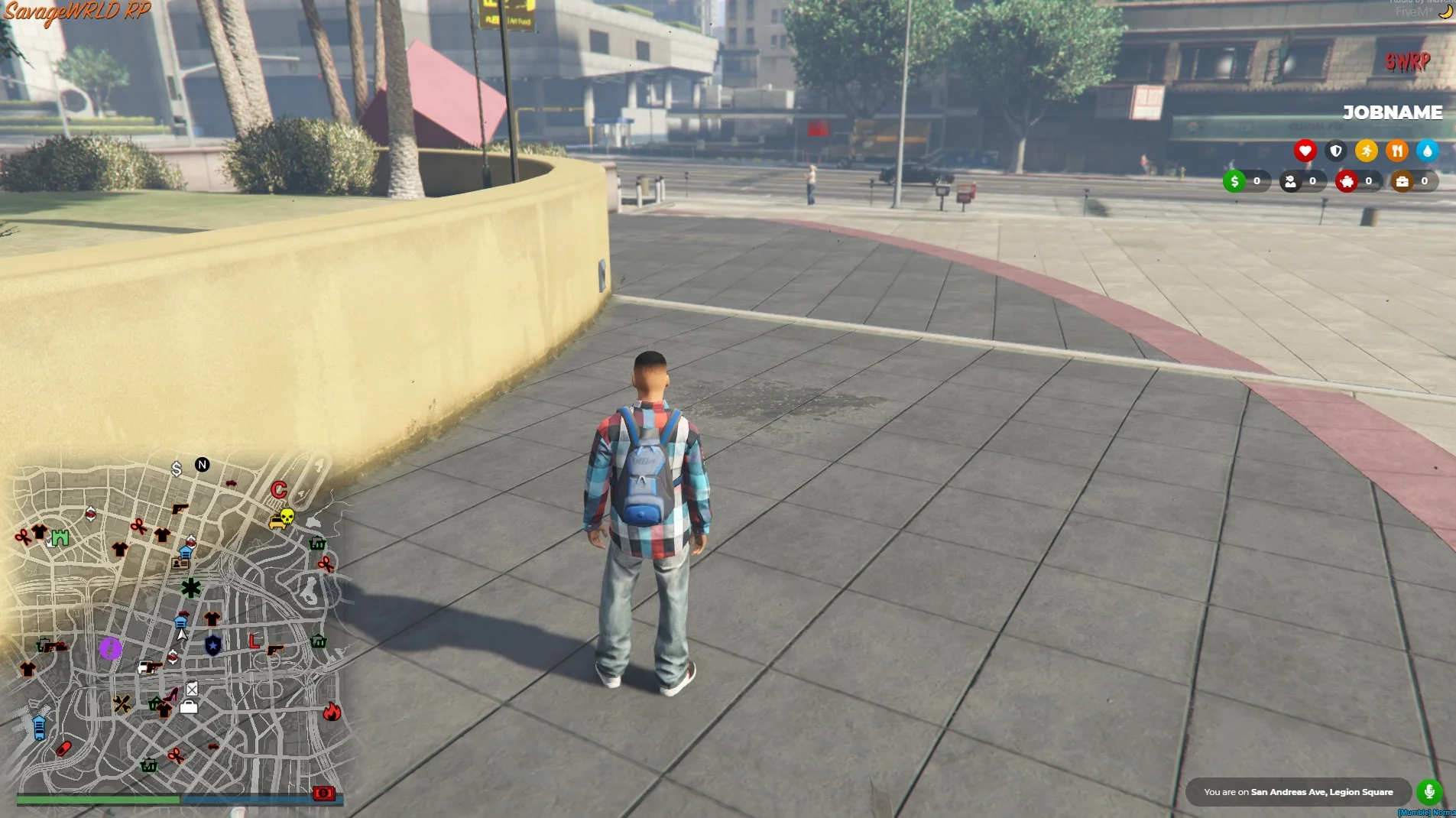Click the wrench and screwdriver repair marker
The width and height of the screenshot is (1456, 818).
[x=122, y=703]
